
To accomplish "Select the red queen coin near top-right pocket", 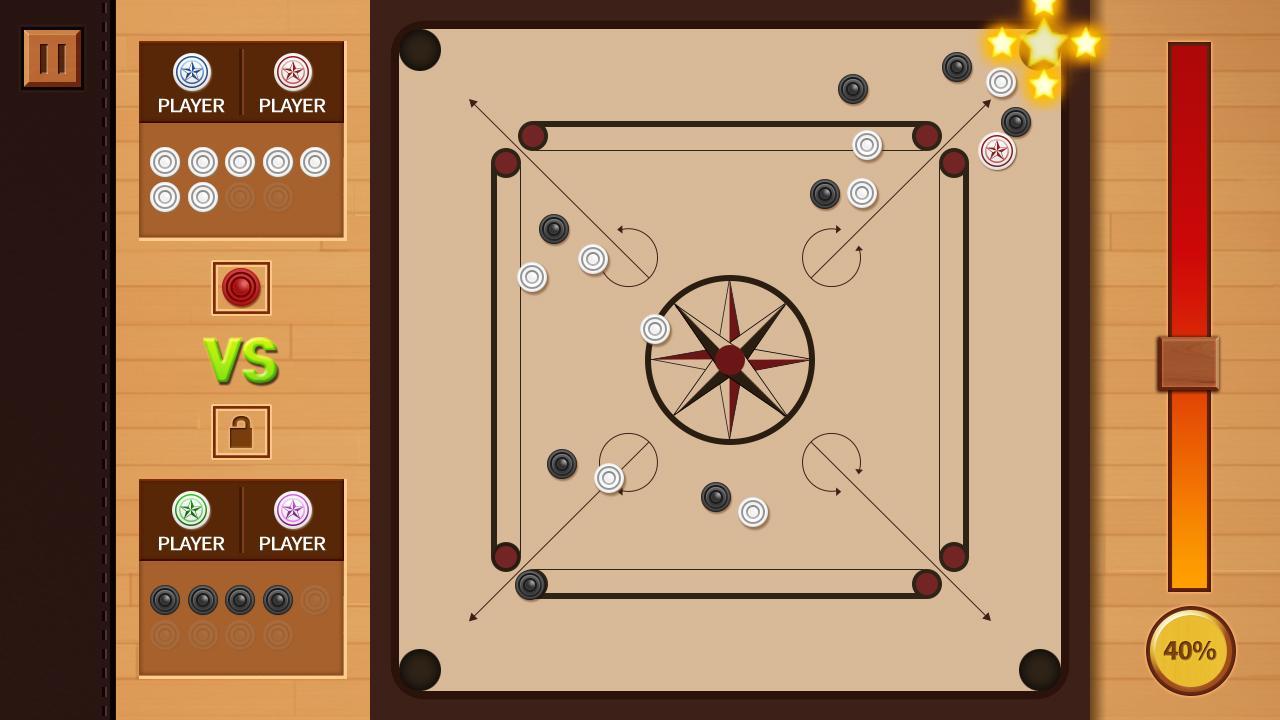I will (x=996, y=151).
